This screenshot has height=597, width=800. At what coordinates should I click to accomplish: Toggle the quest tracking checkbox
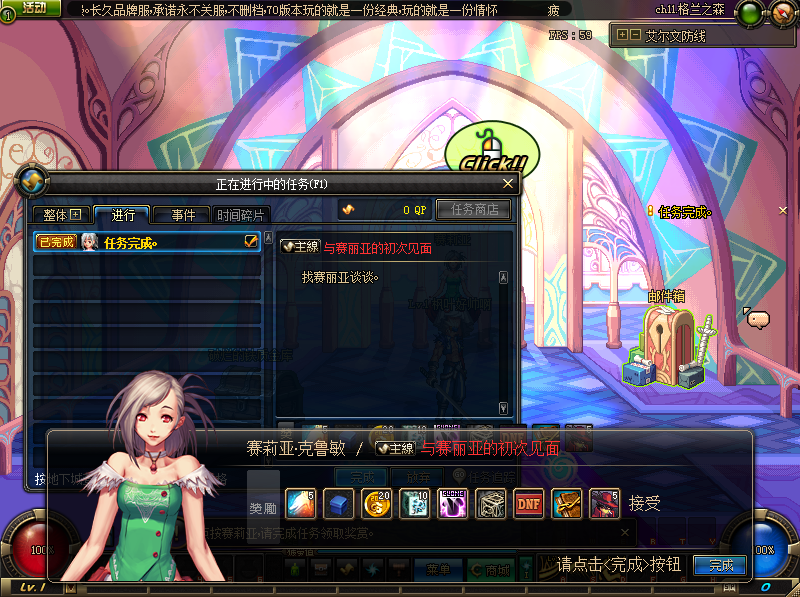point(251,242)
